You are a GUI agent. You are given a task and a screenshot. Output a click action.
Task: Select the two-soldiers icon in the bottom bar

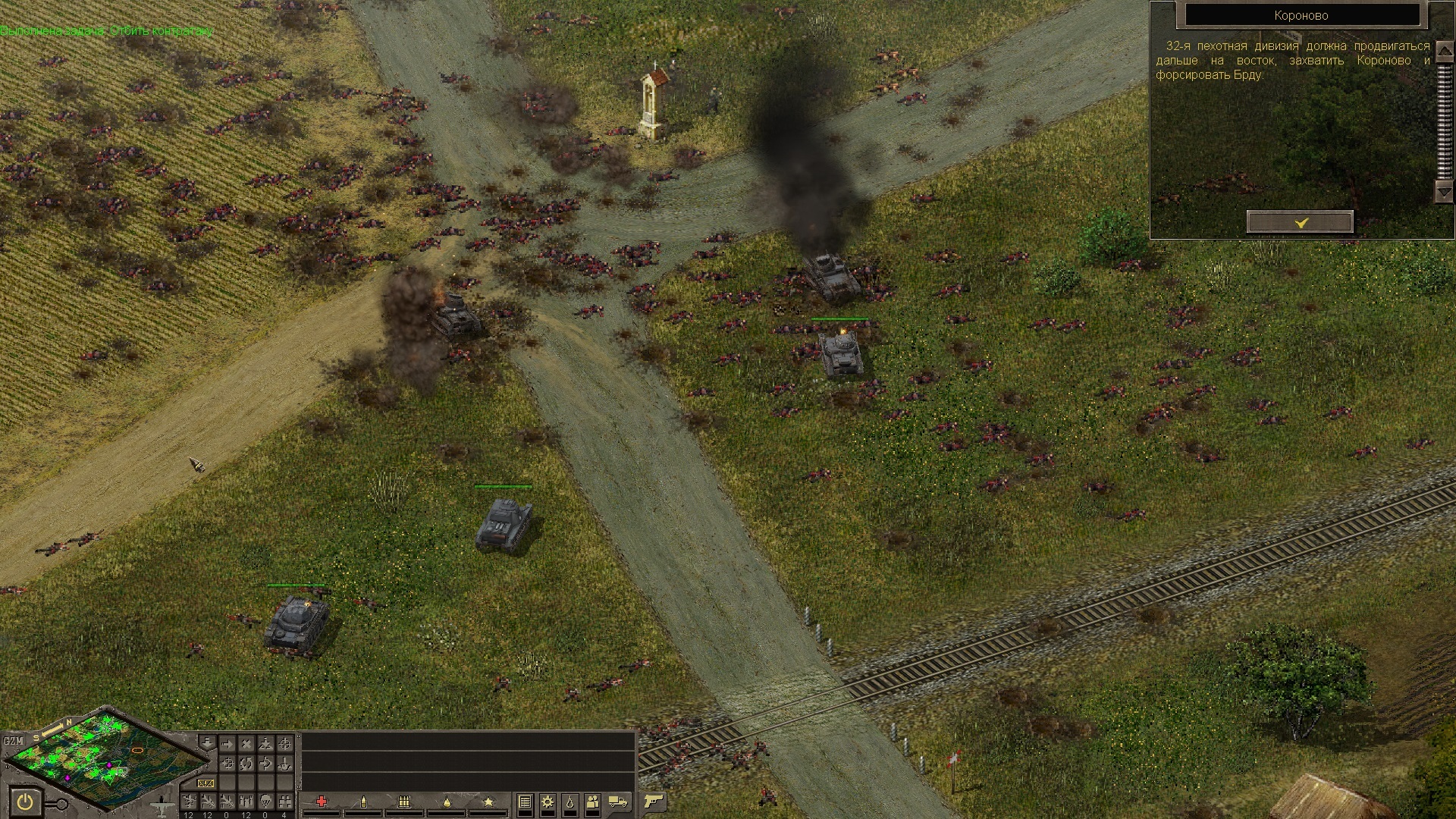coord(593,802)
